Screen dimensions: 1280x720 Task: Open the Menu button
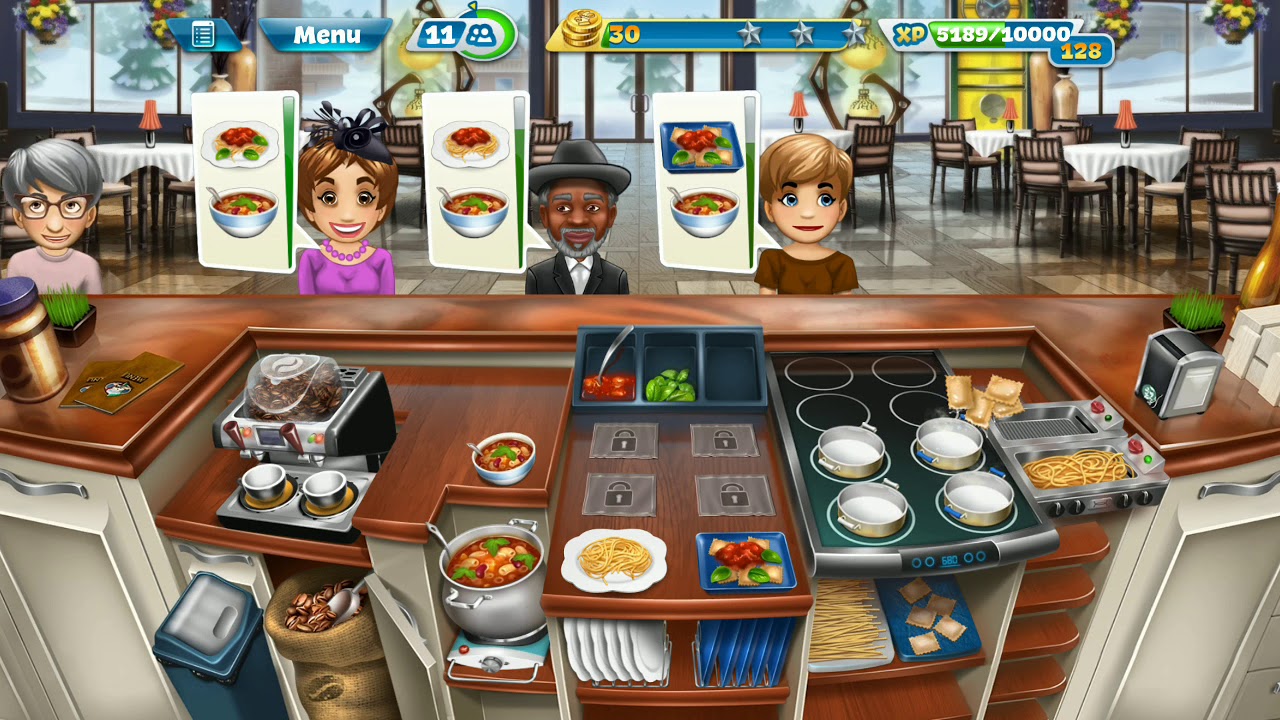coord(326,36)
